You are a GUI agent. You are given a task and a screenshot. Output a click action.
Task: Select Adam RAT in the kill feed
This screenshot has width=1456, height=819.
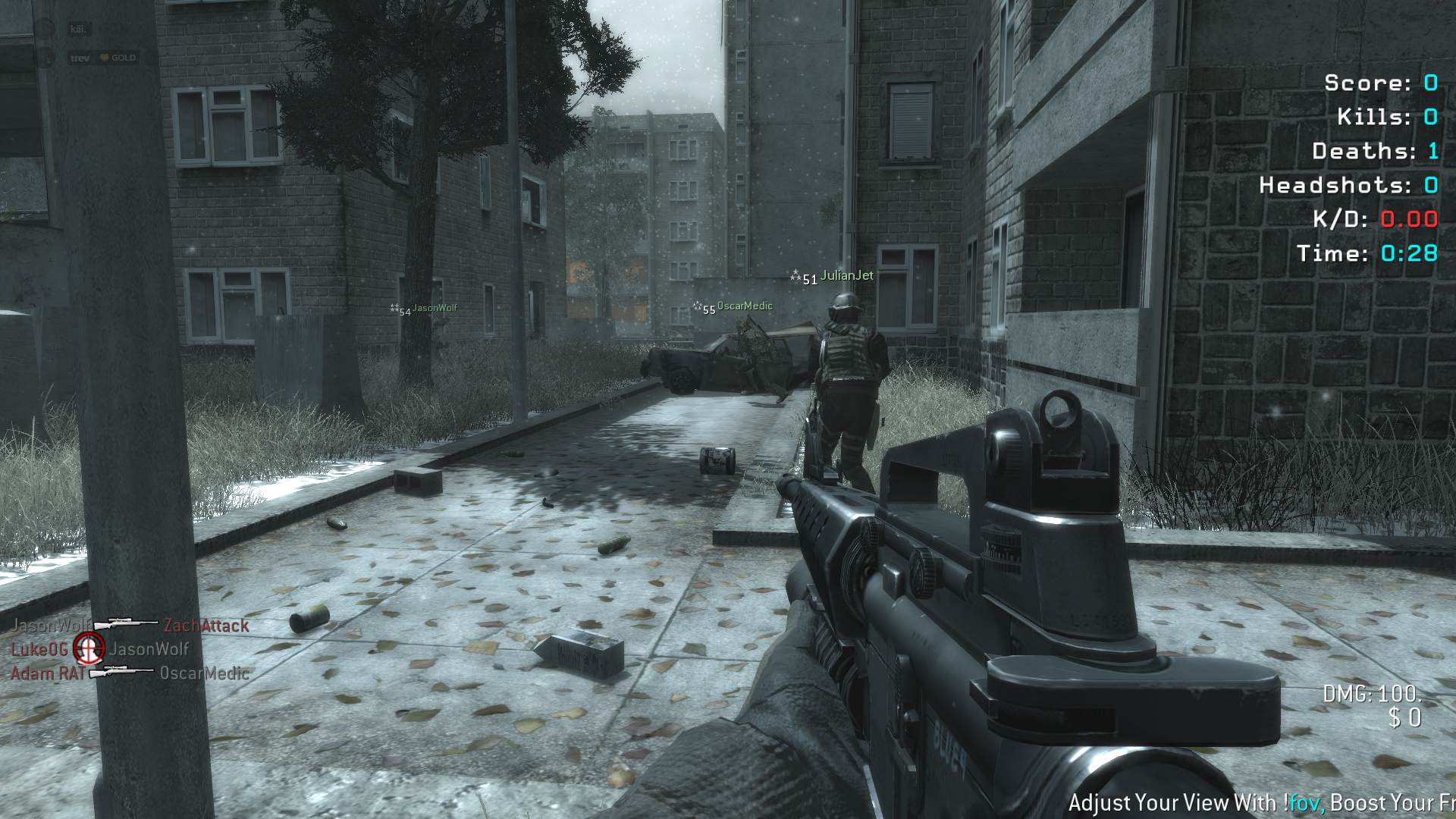(x=47, y=673)
